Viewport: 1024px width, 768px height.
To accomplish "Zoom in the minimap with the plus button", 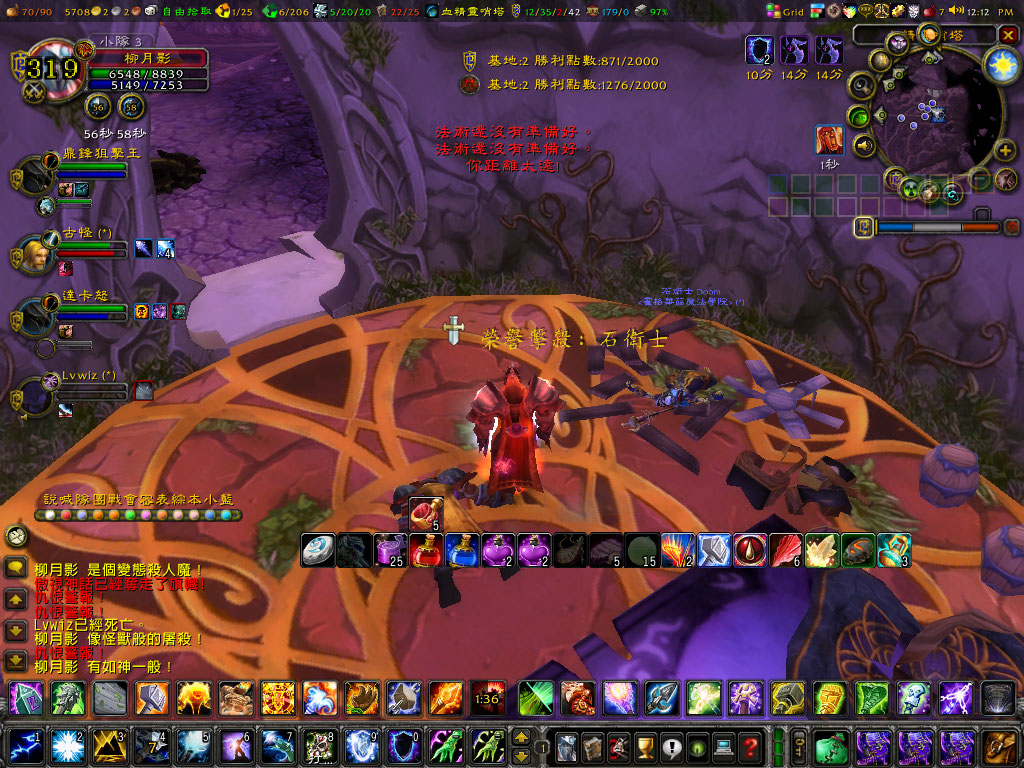I will [x=1006, y=151].
